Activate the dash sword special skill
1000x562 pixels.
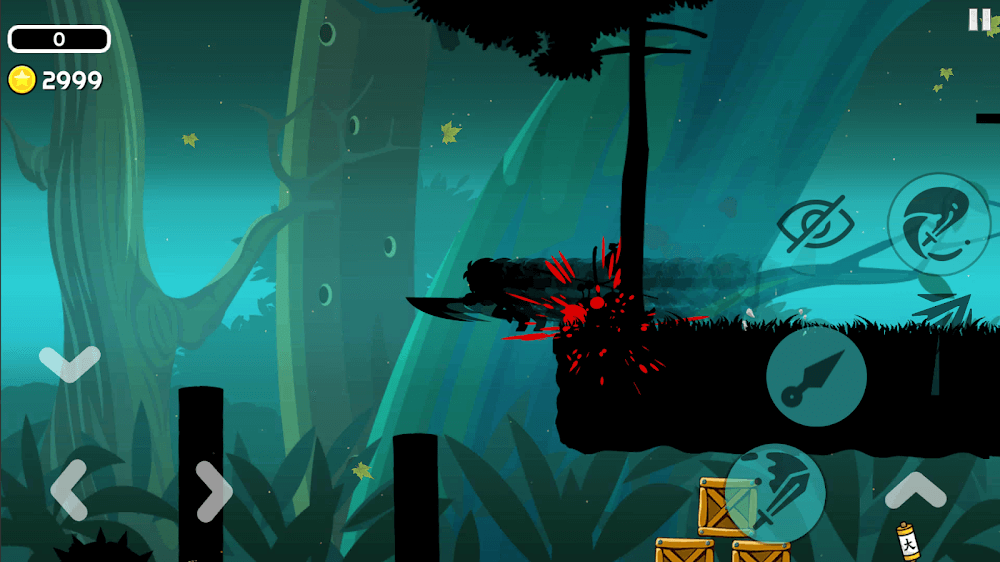click(938, 224)
